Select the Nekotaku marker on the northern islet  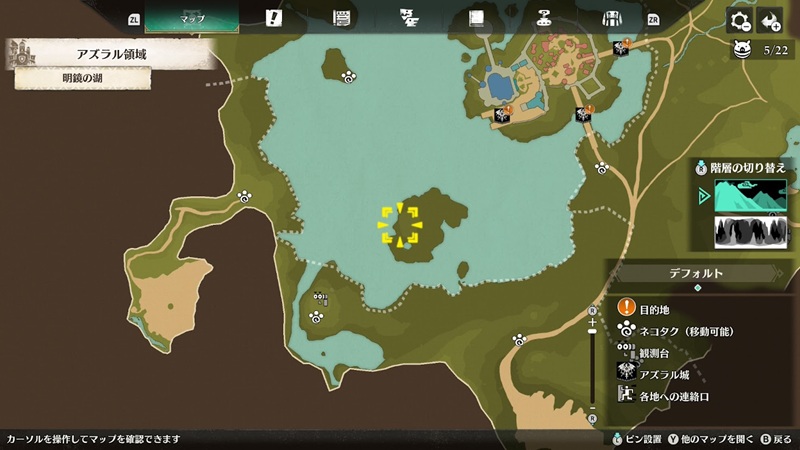pos(349,77)
